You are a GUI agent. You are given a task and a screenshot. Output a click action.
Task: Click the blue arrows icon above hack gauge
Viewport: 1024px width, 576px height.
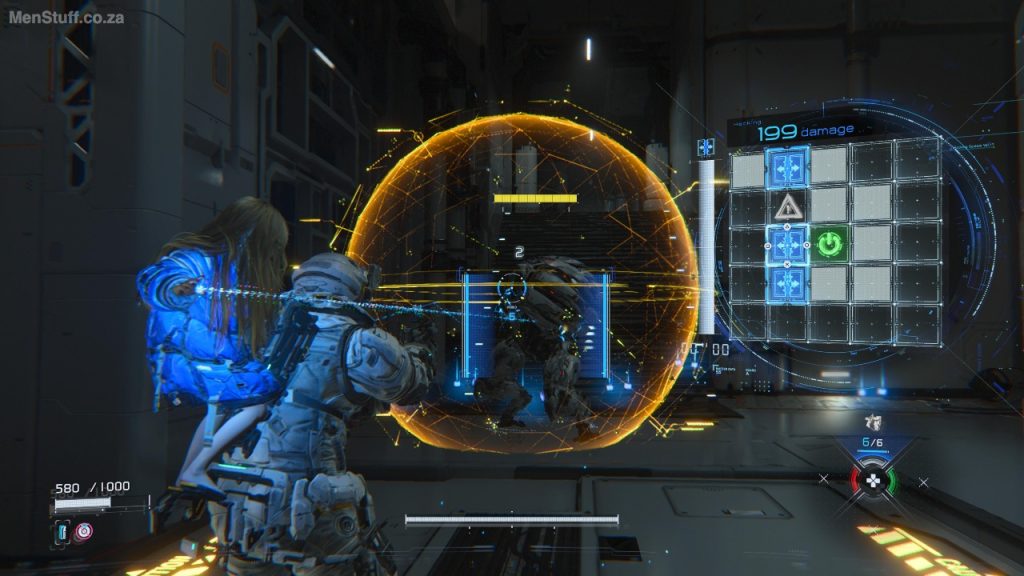pos(706,148)
